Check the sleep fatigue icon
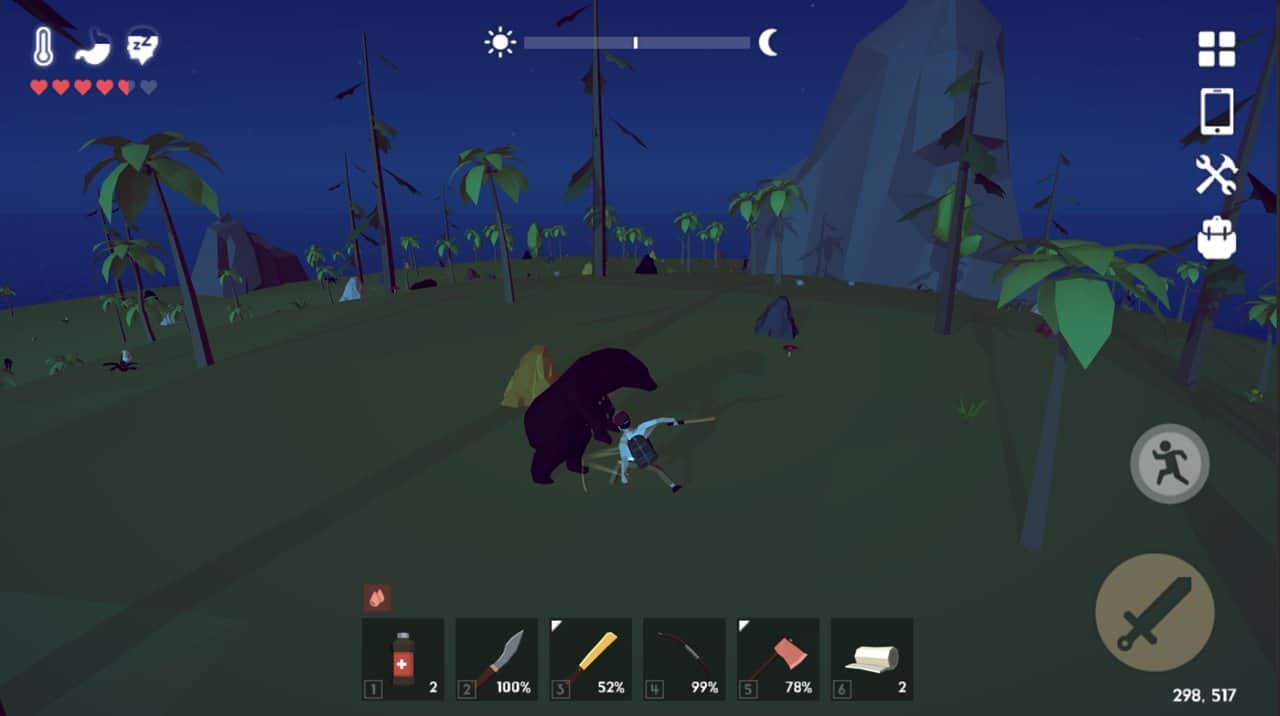The width and height of the screenshot is (1280, 716). (142, 47)
